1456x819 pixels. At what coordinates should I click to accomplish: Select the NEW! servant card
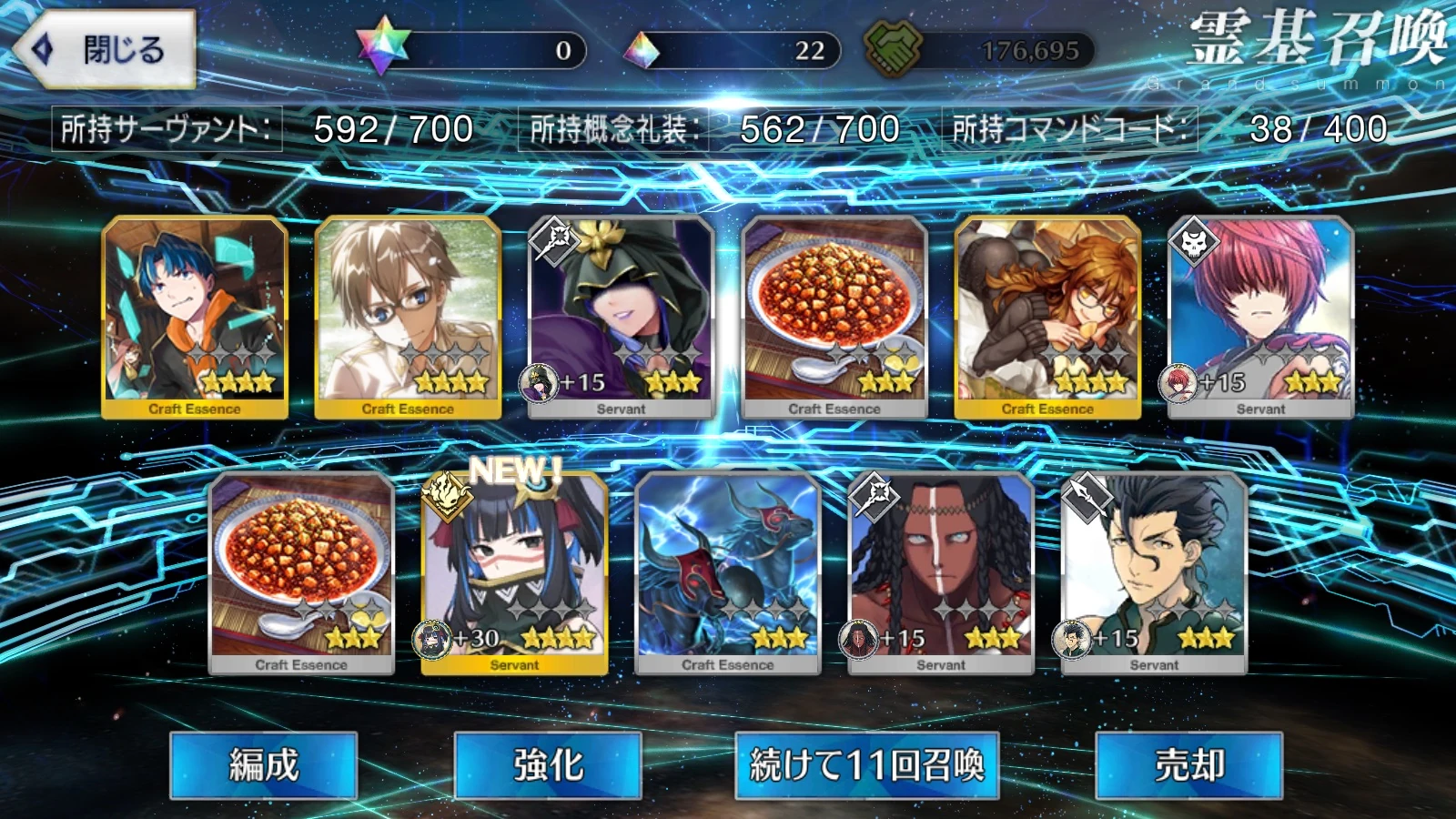tap(514, 569)
